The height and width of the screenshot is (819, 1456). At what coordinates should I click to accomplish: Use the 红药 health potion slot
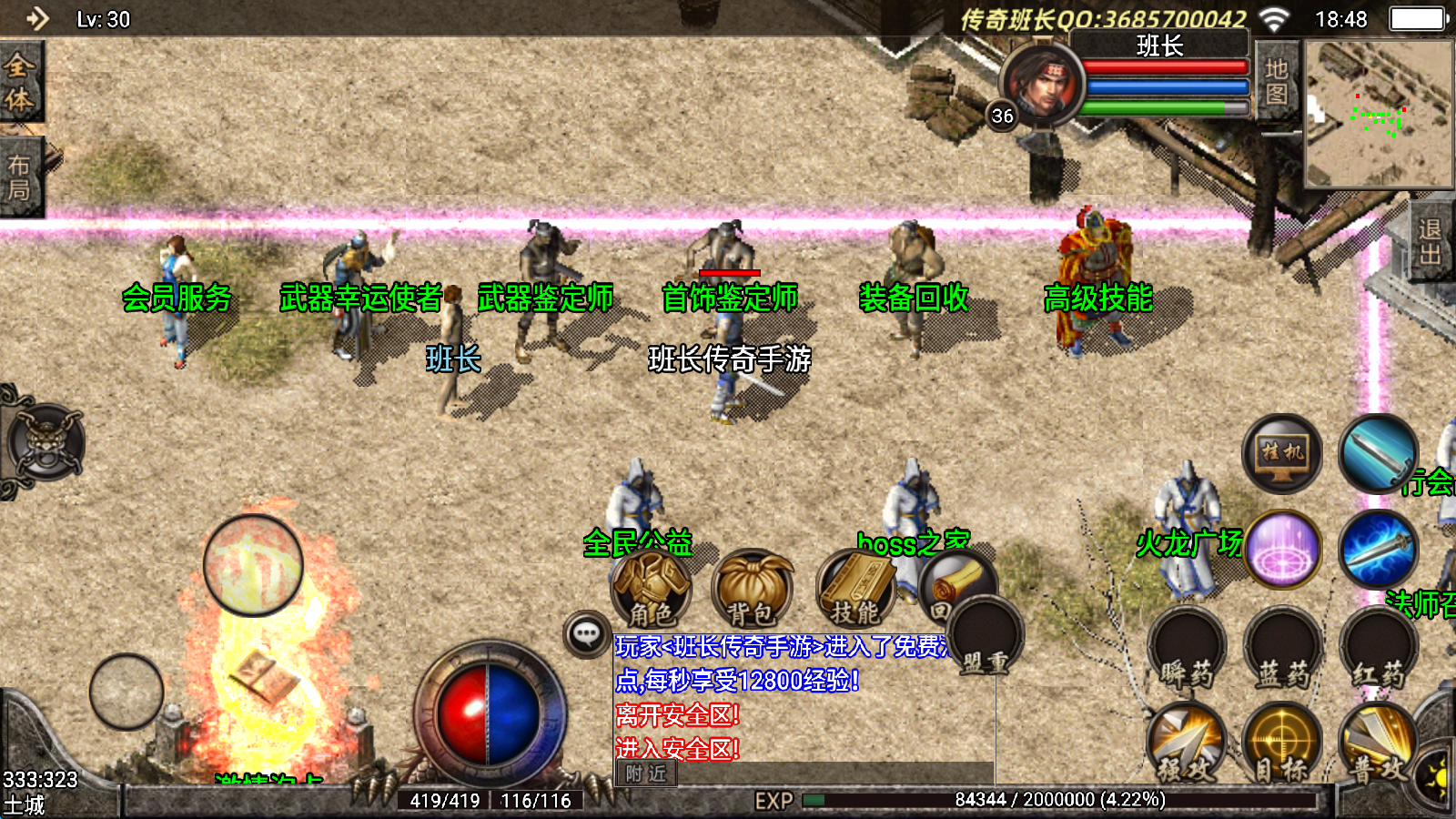coord(1379,648)
